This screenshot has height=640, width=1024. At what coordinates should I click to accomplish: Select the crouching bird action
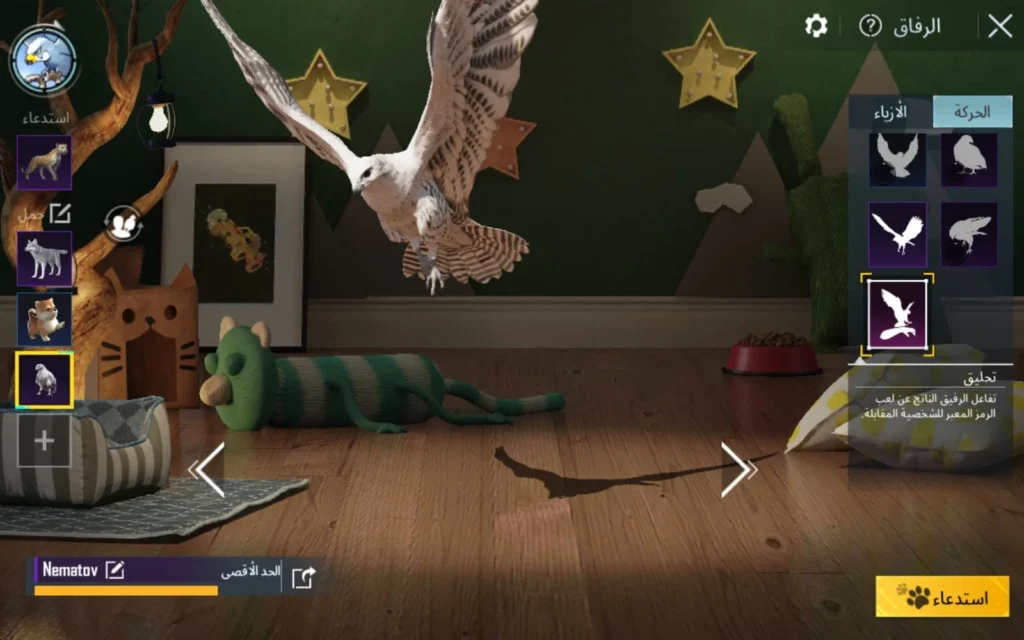pyautogui.click(x=969, y=234)
